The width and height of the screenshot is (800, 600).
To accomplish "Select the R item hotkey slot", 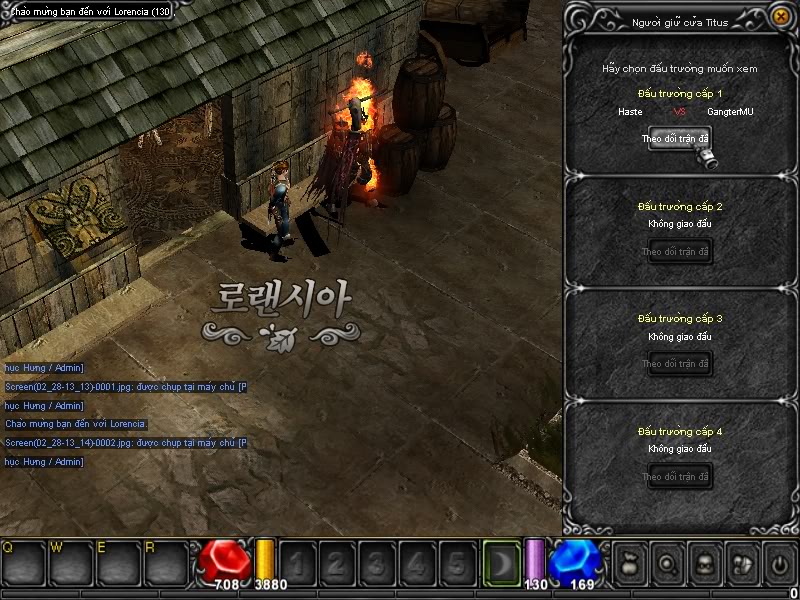I will [x=166, y=564].
